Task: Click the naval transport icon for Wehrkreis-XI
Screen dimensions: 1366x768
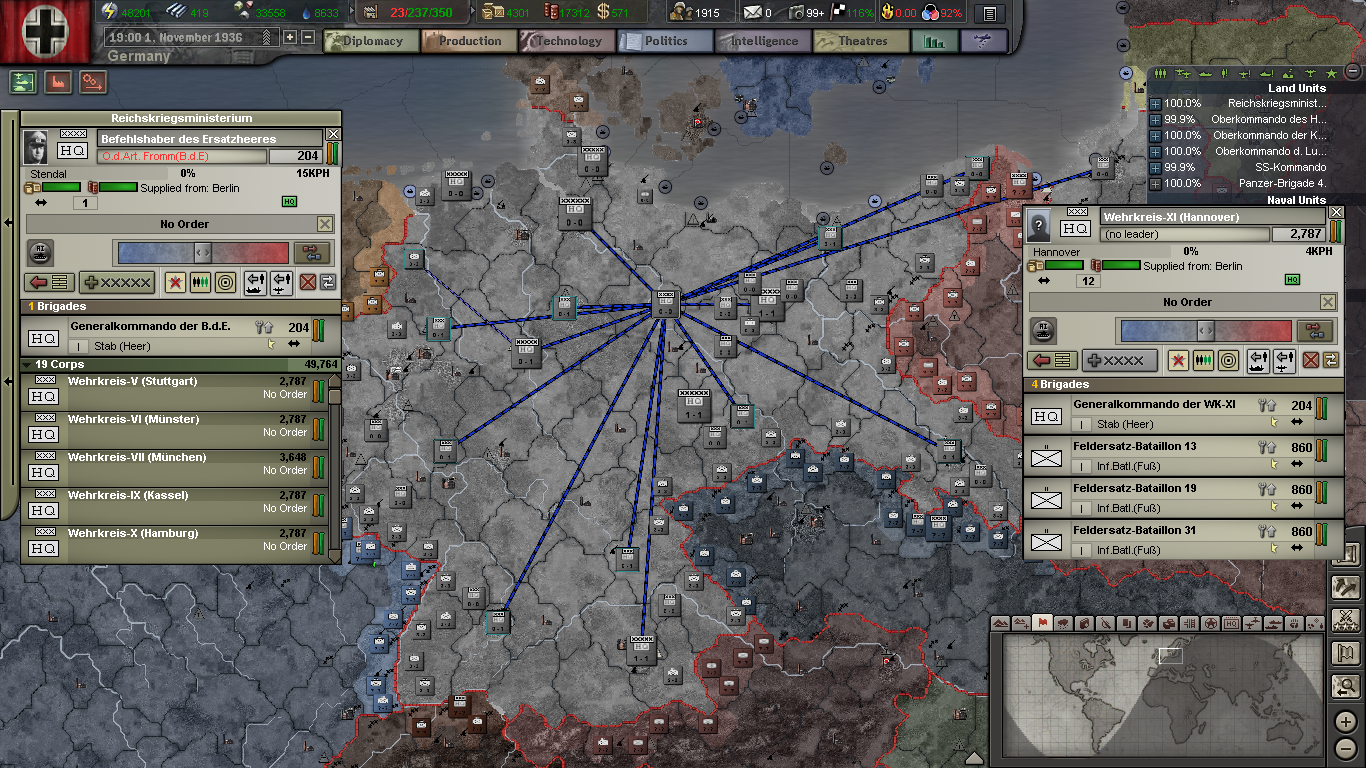Action: [1258, 361]
